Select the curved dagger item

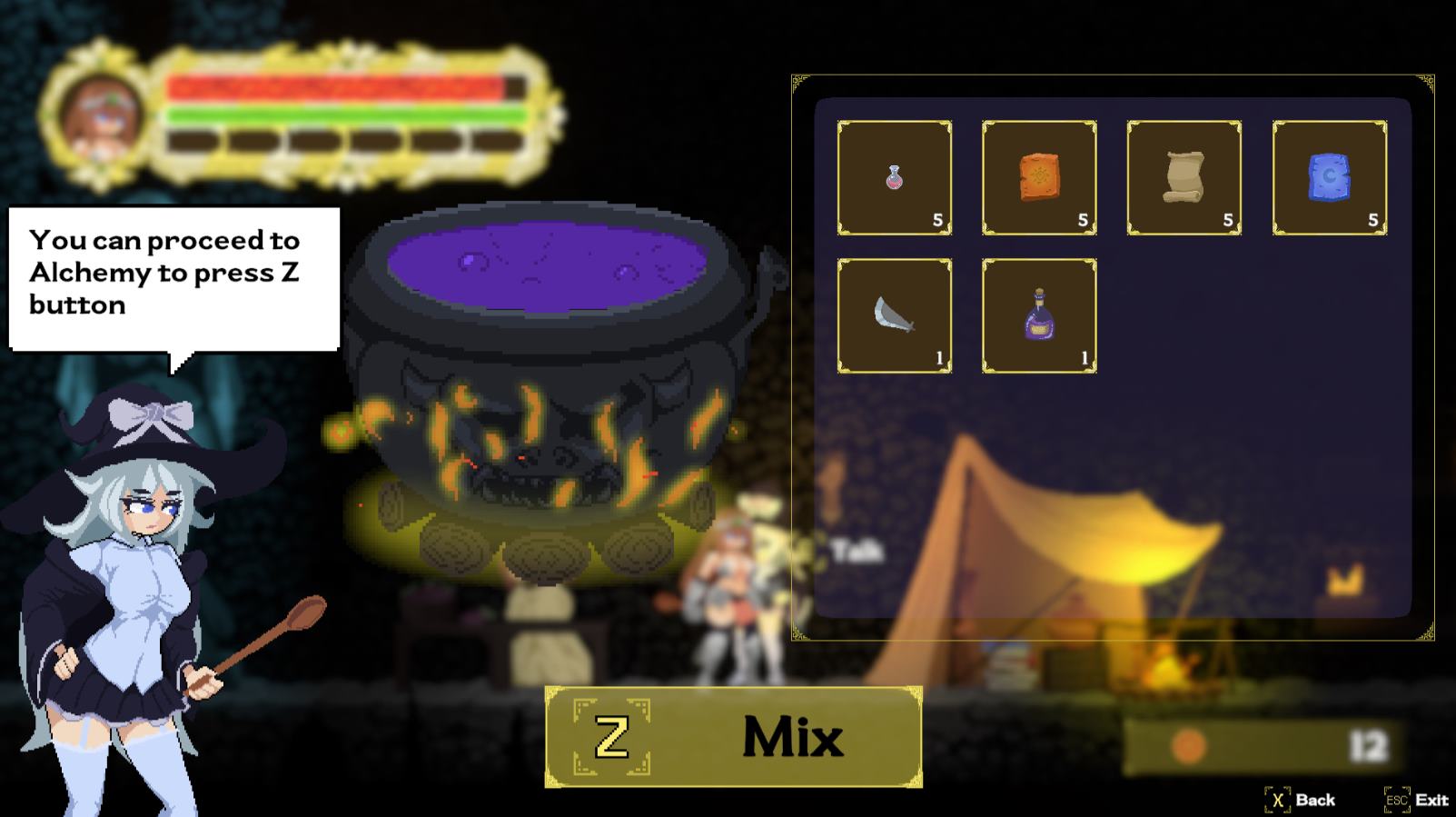point(893,314)
